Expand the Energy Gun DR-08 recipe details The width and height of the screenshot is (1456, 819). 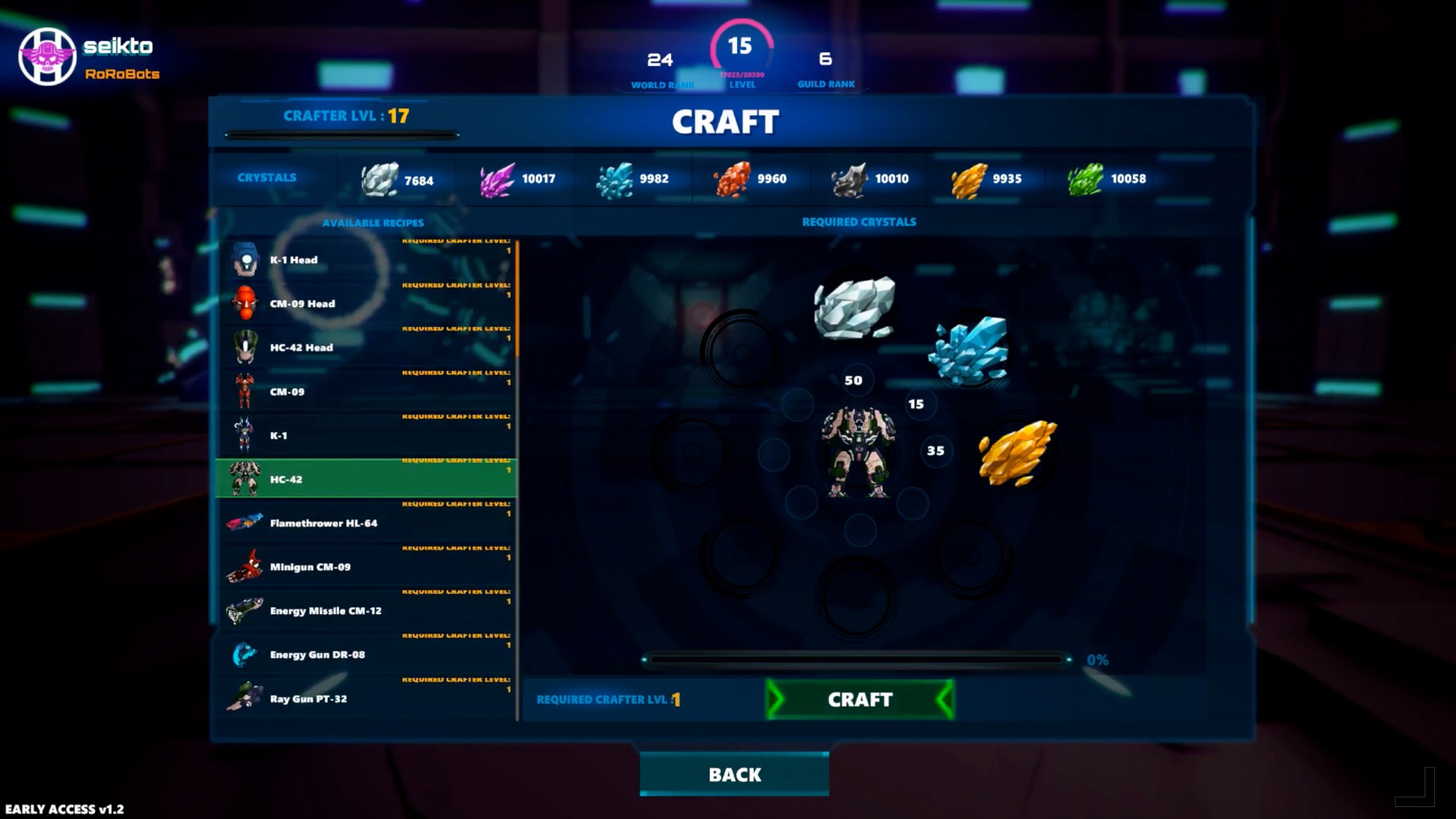click(x=366, y=654)
